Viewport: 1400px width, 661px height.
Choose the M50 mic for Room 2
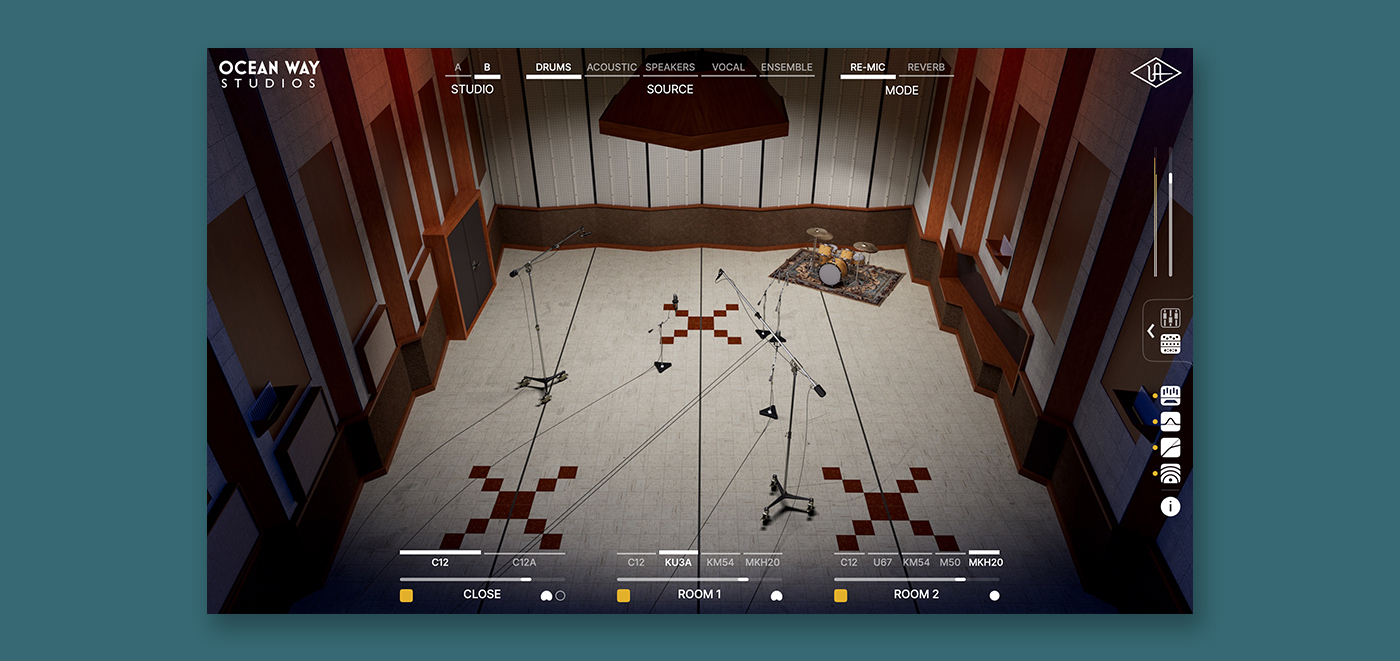coord(951,562)
